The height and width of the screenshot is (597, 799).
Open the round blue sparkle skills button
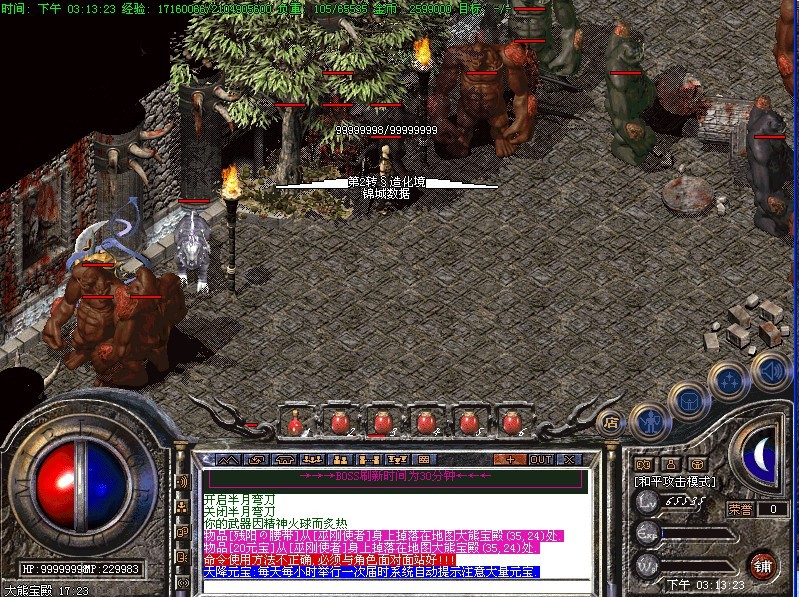pyautogui.click(x=728, y=381)
